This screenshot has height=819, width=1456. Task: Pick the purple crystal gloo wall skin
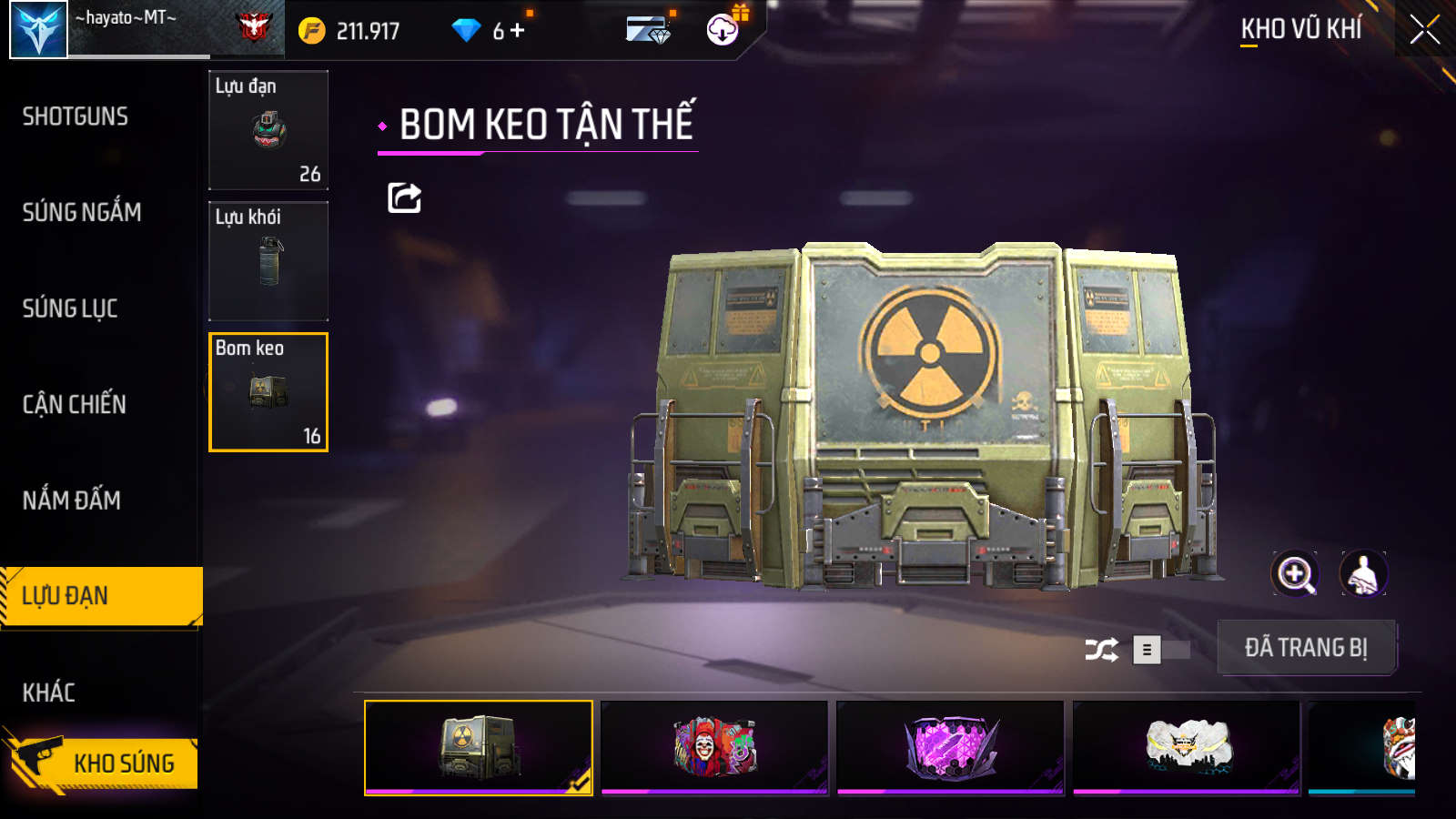[950, 747]
